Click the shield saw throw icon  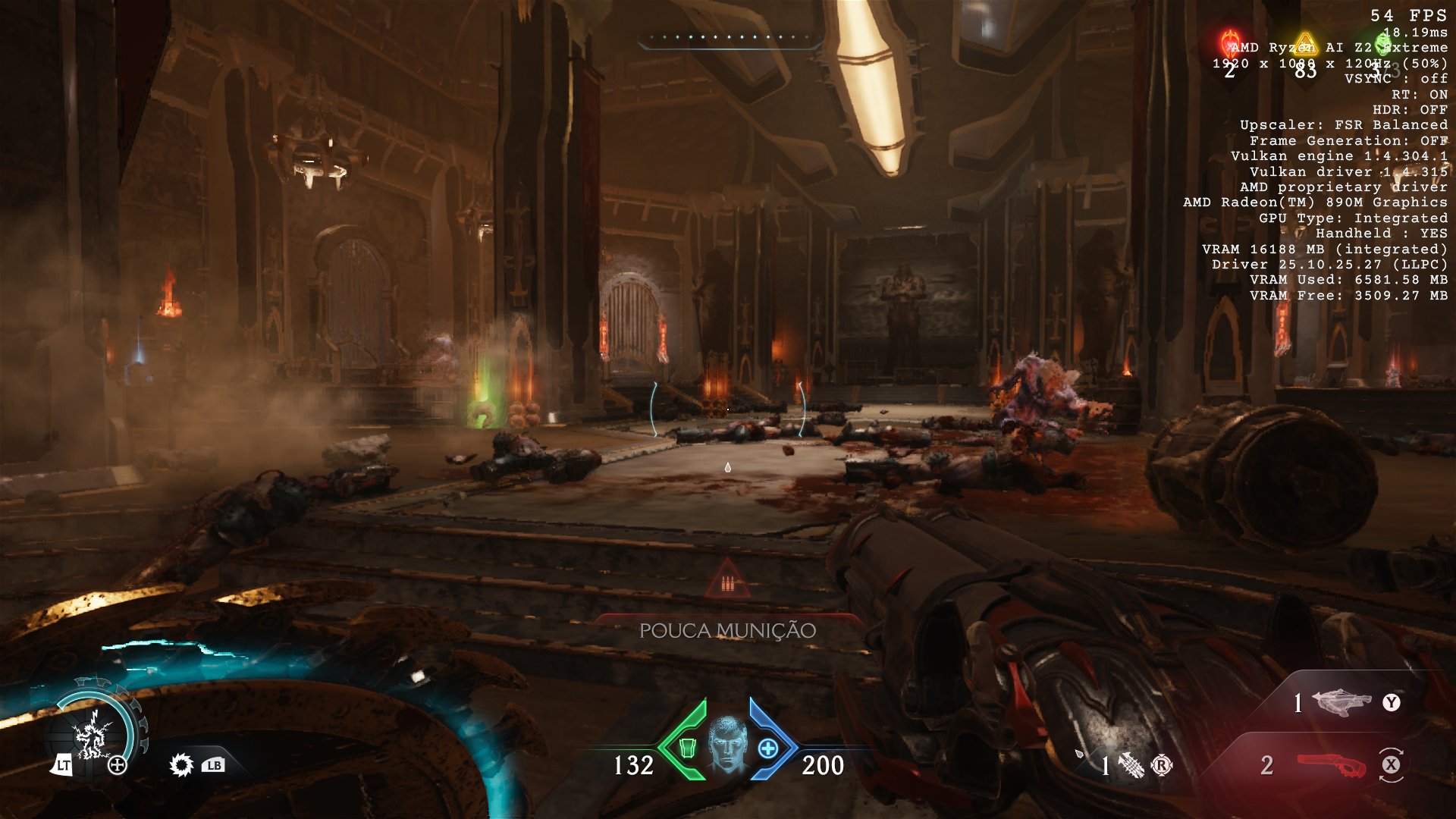pos(181,764)
